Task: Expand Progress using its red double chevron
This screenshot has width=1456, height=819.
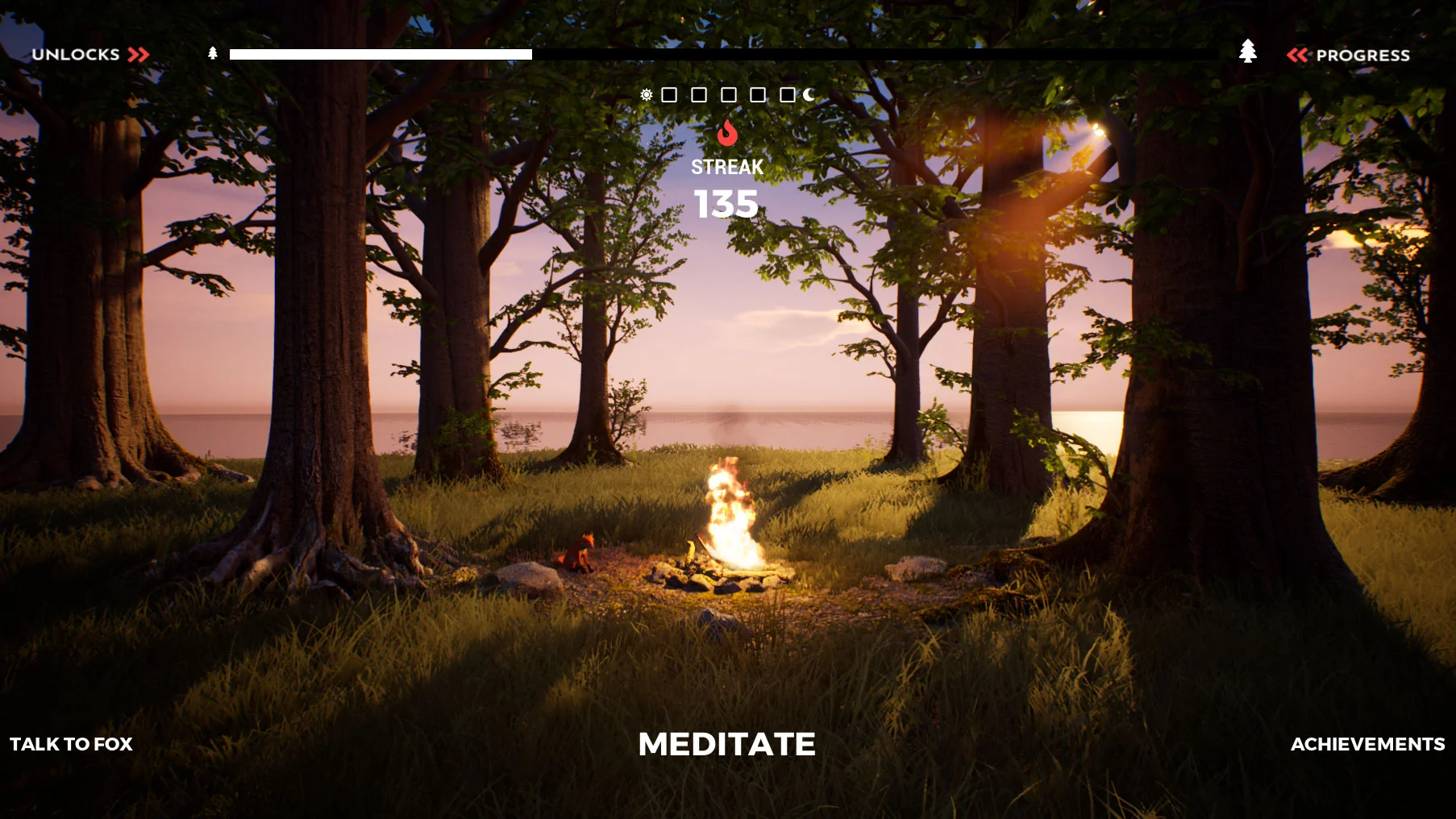Action: point(1298,55)
